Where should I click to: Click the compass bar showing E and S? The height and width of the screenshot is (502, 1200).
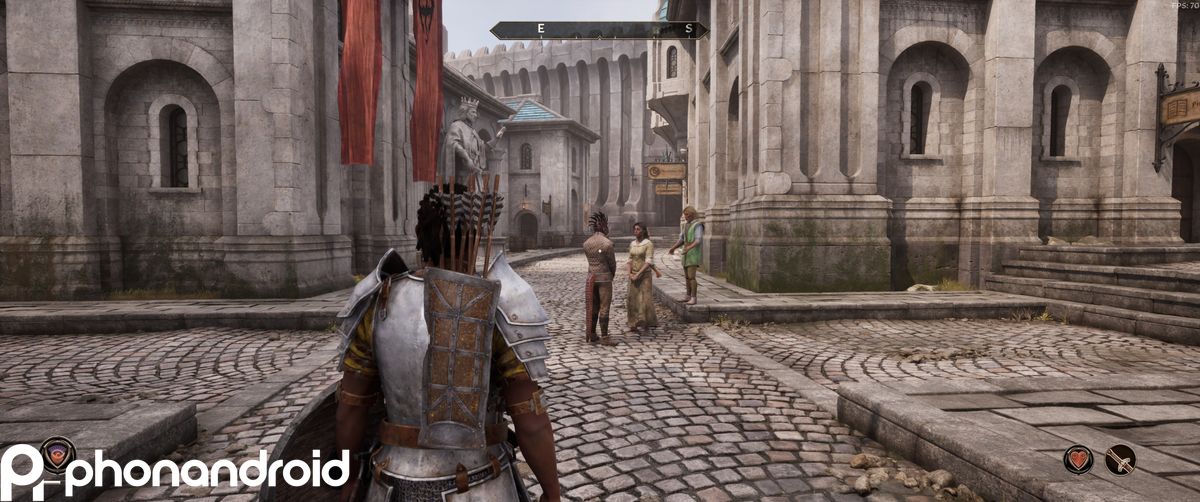pyautogui.click(x=599, y=30)
